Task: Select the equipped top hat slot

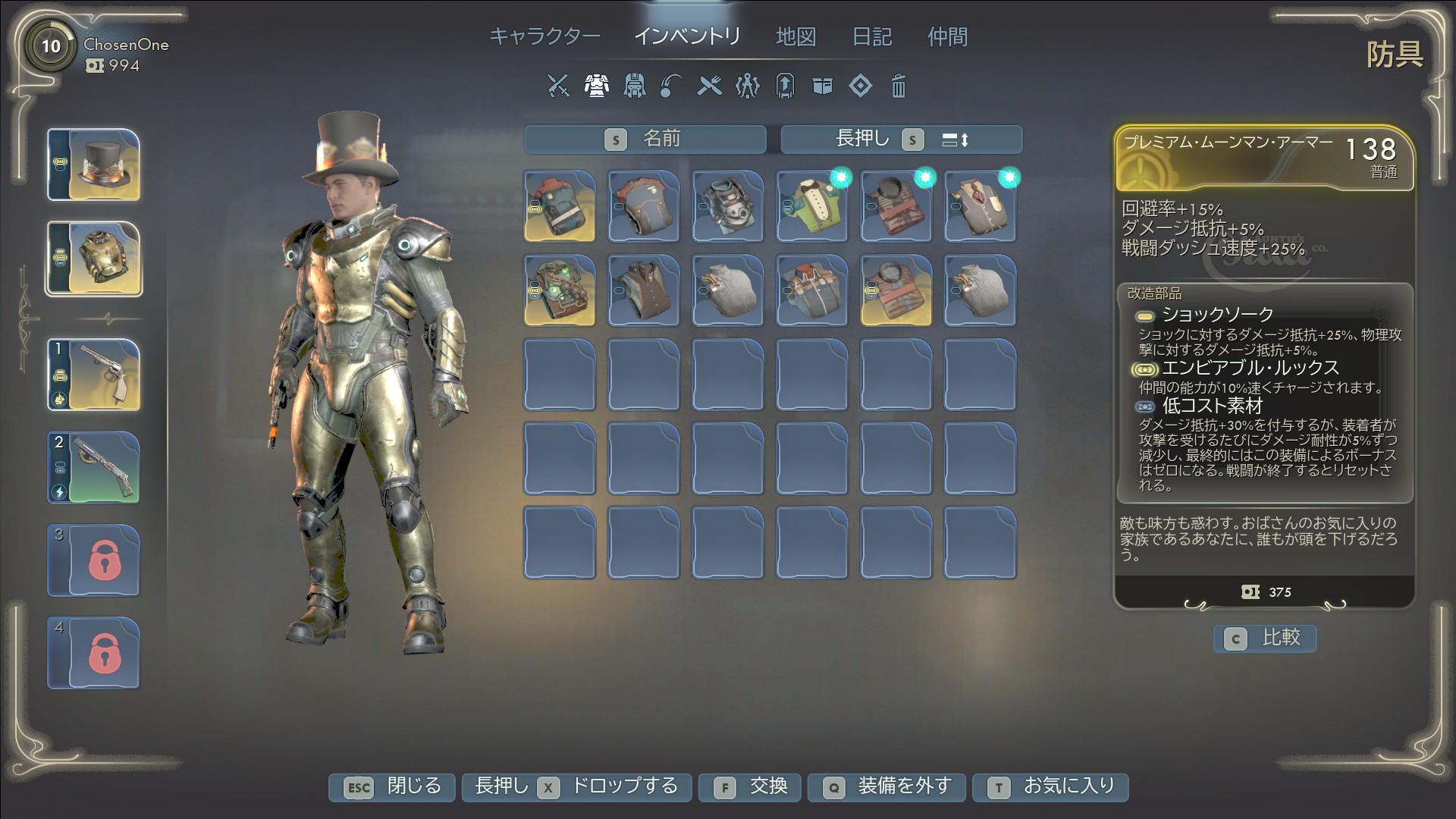Action: (94, 165)
